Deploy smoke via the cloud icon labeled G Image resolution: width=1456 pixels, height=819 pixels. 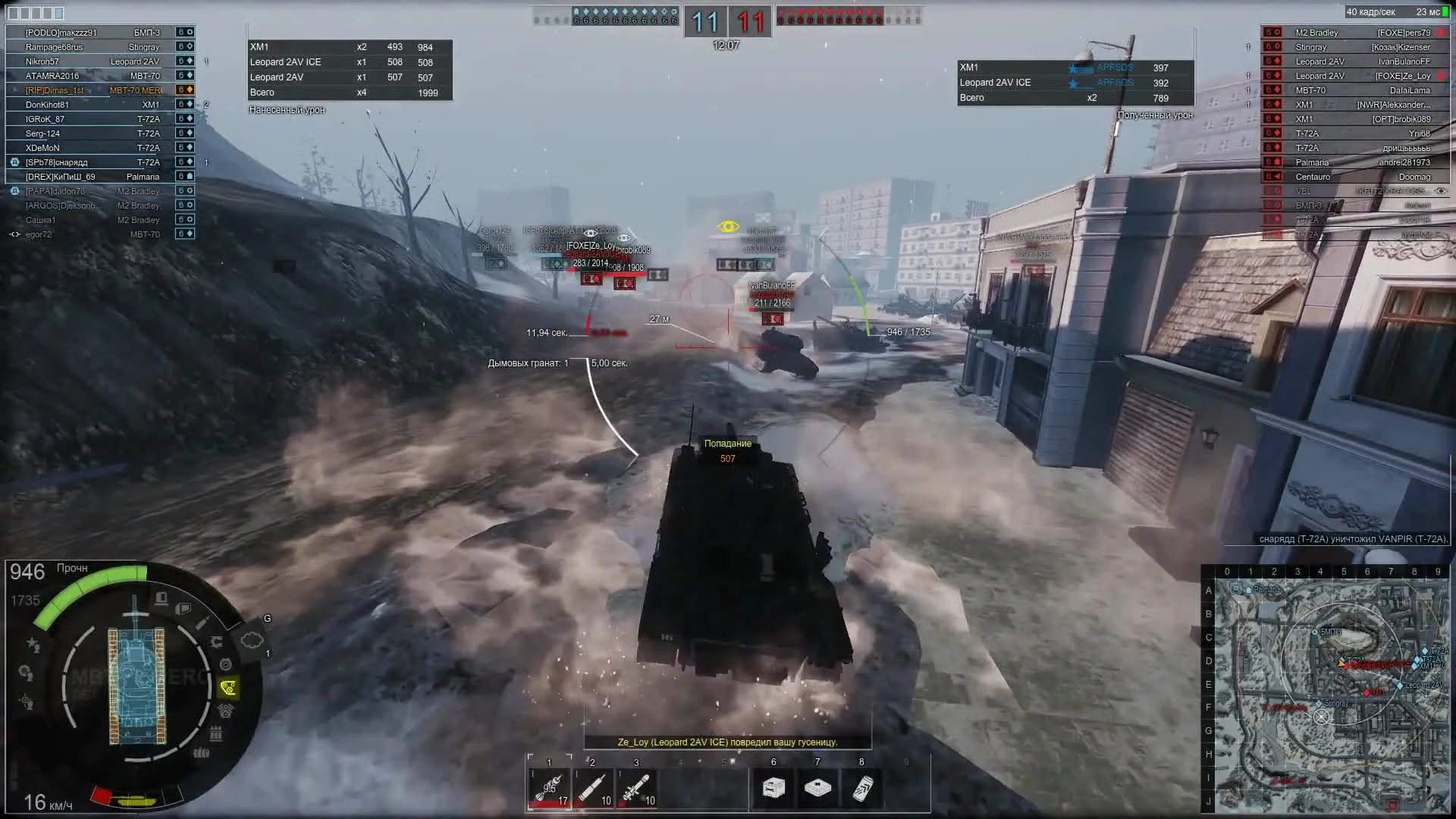coord(250,638)
